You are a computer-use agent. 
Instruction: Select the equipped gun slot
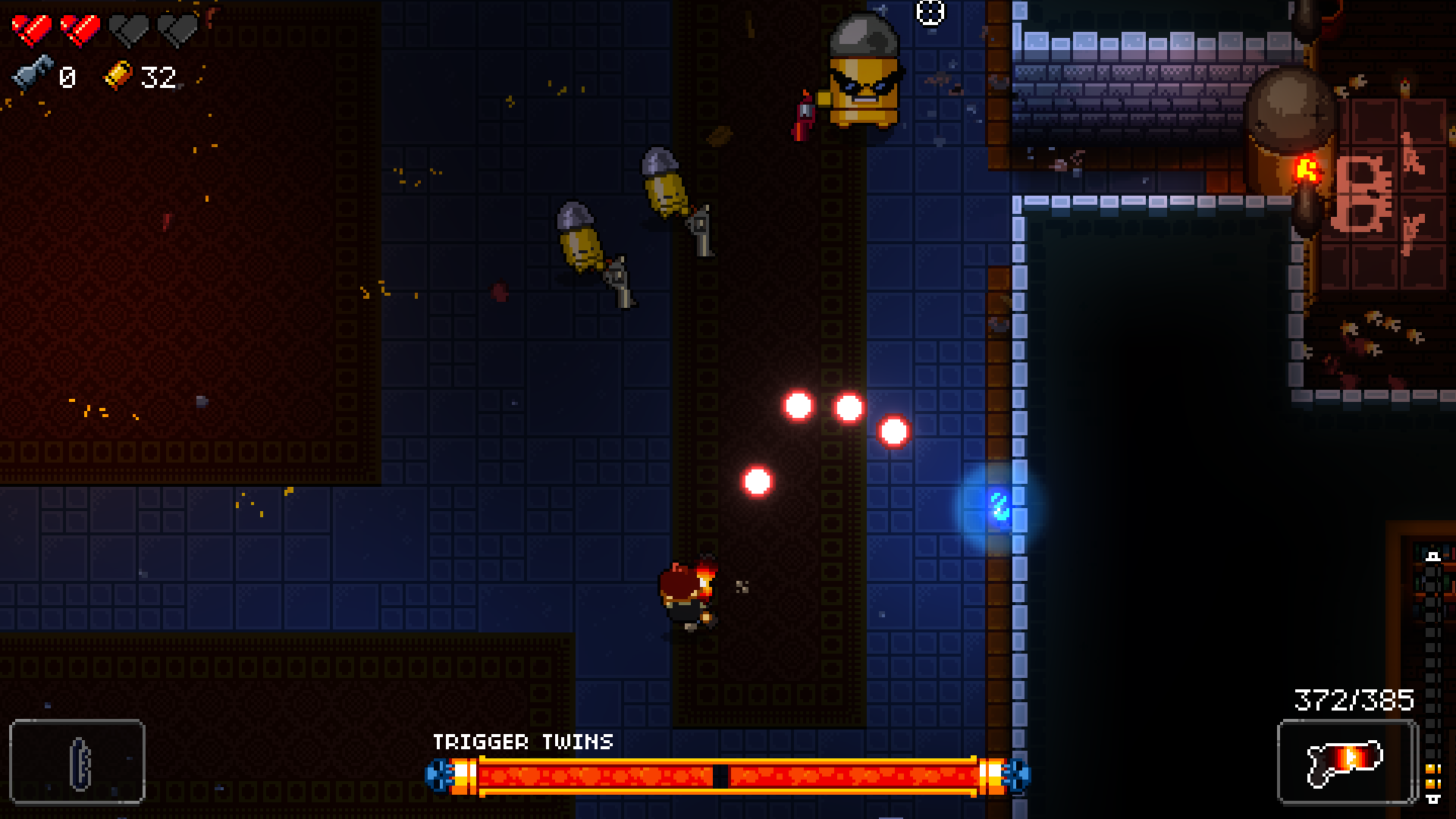tap(1347, 761)
